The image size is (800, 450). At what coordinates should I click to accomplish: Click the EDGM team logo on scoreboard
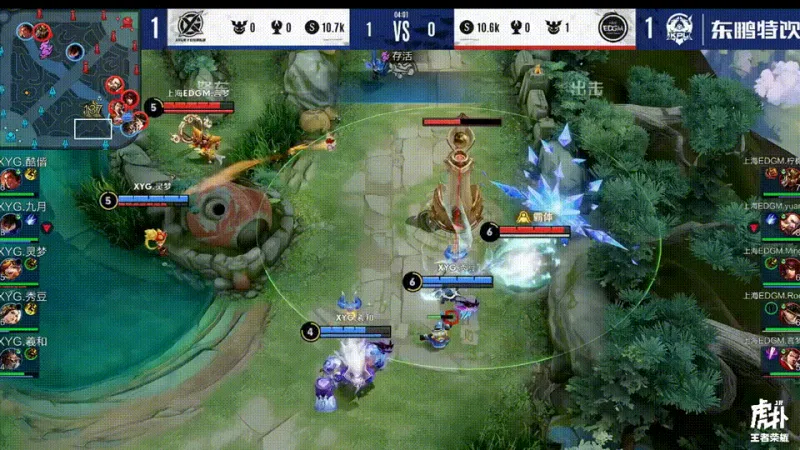(612, 28)
